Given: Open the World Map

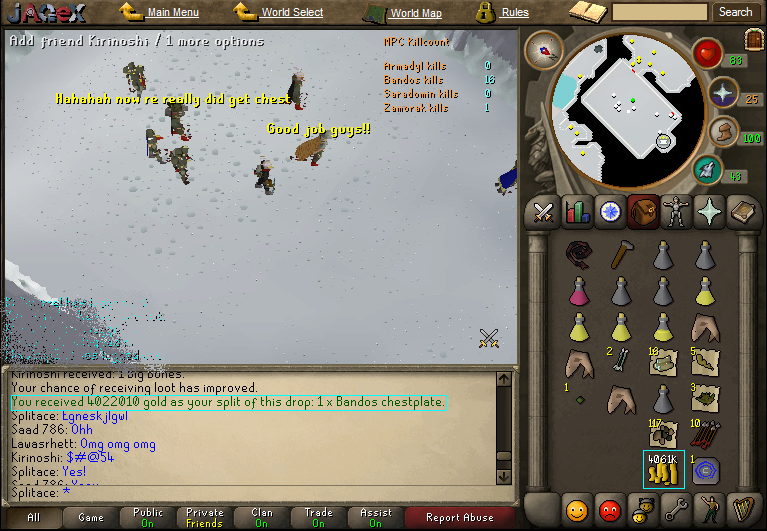Looking at the screenshot, I should (x=415, y=13).
